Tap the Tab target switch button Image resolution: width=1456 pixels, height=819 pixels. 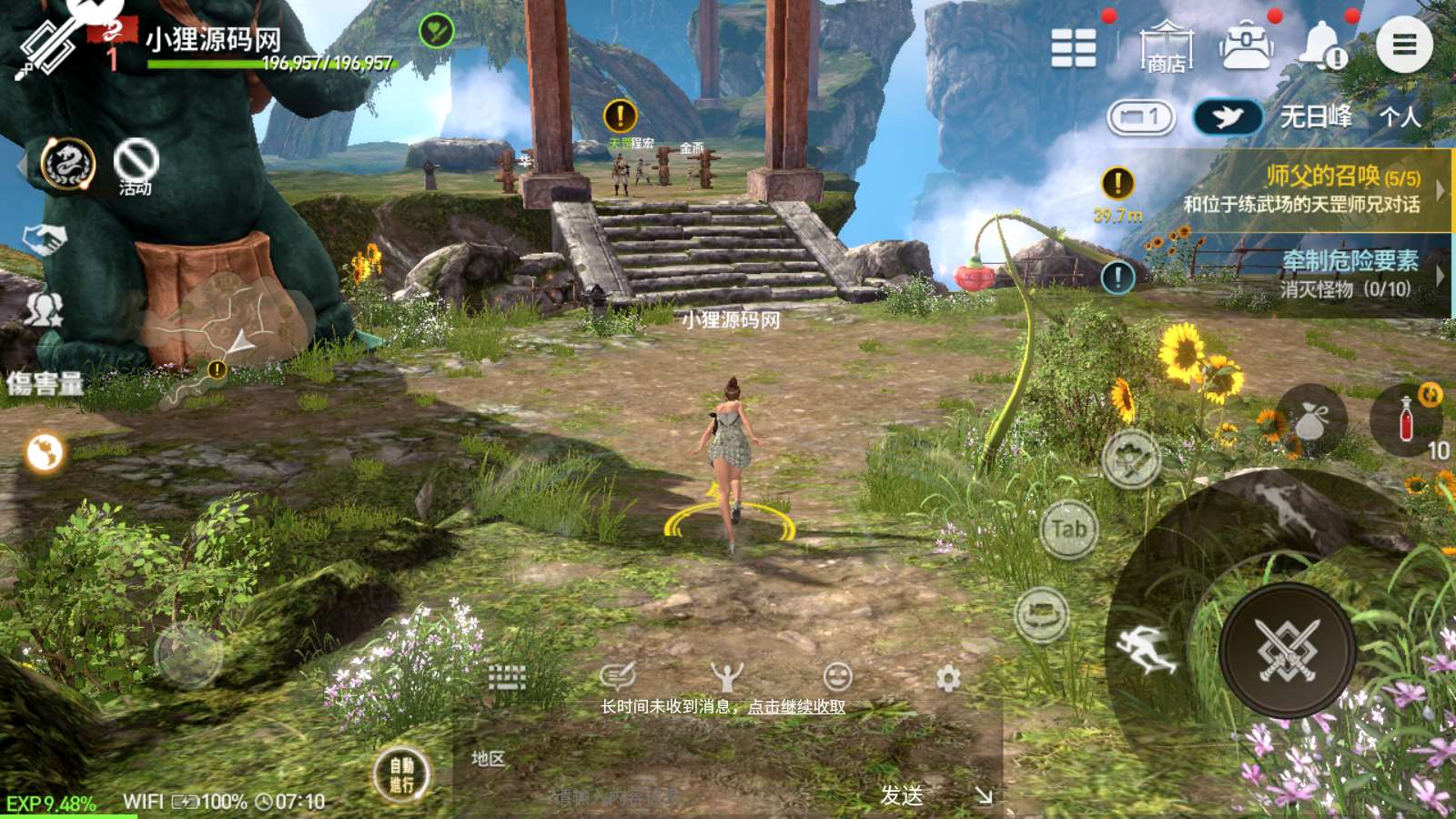point(1069,529)
